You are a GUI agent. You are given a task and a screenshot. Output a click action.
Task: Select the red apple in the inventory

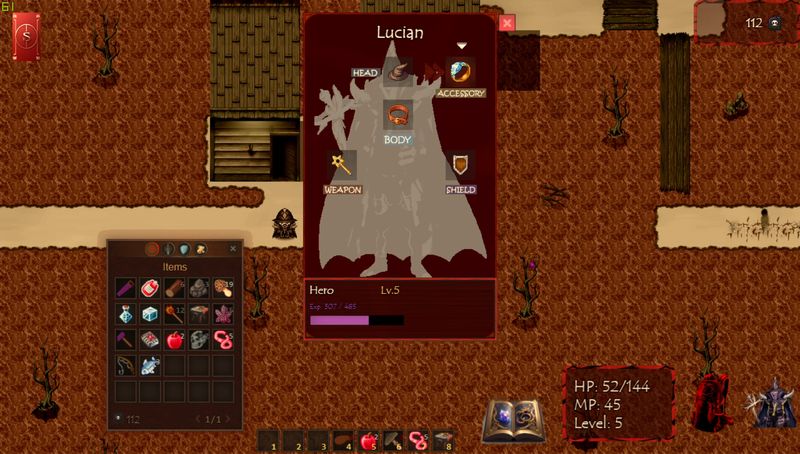pos(174,340)
